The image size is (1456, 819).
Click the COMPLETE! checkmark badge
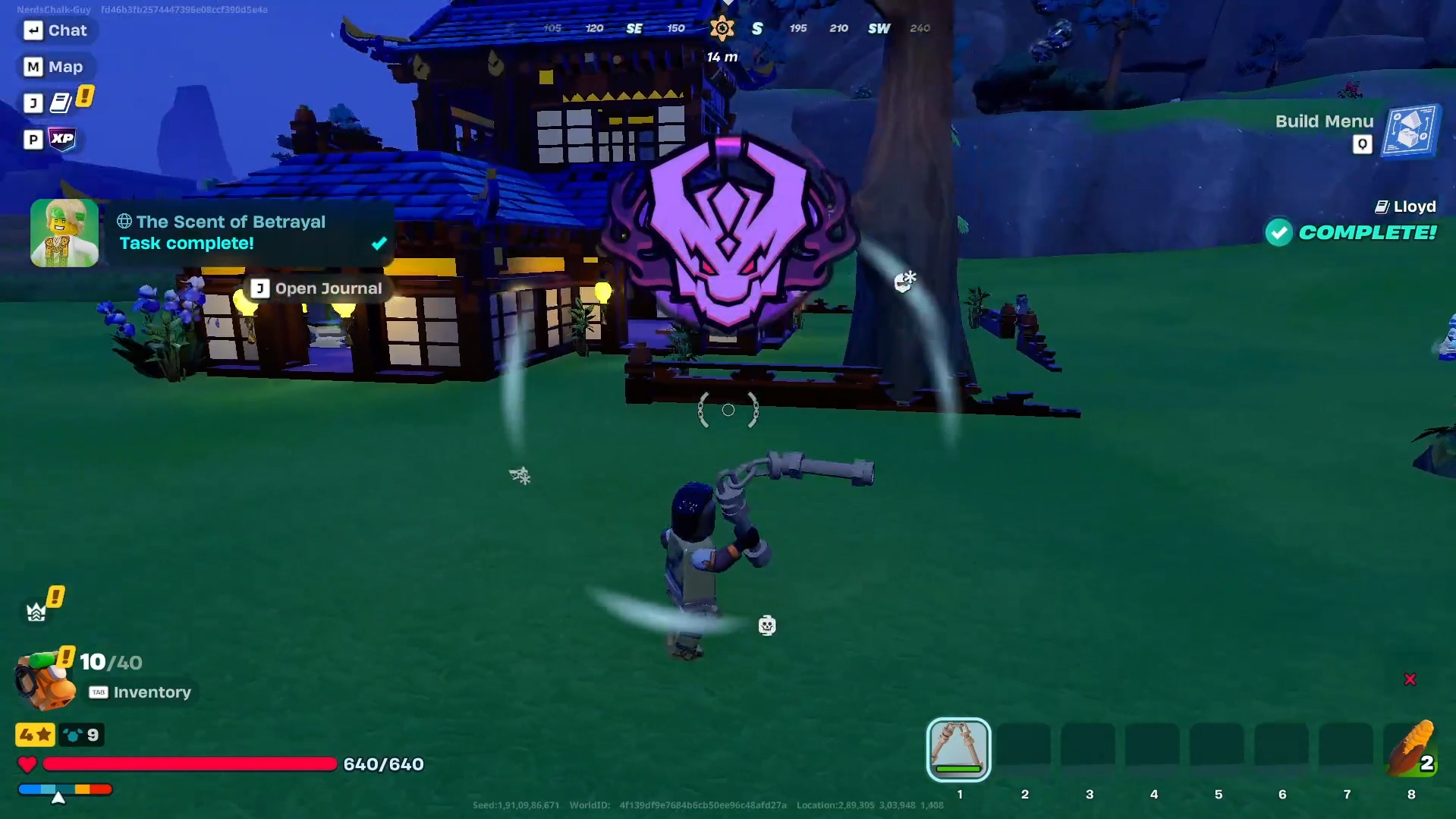pyautogui.click(x=1279, y=233)
